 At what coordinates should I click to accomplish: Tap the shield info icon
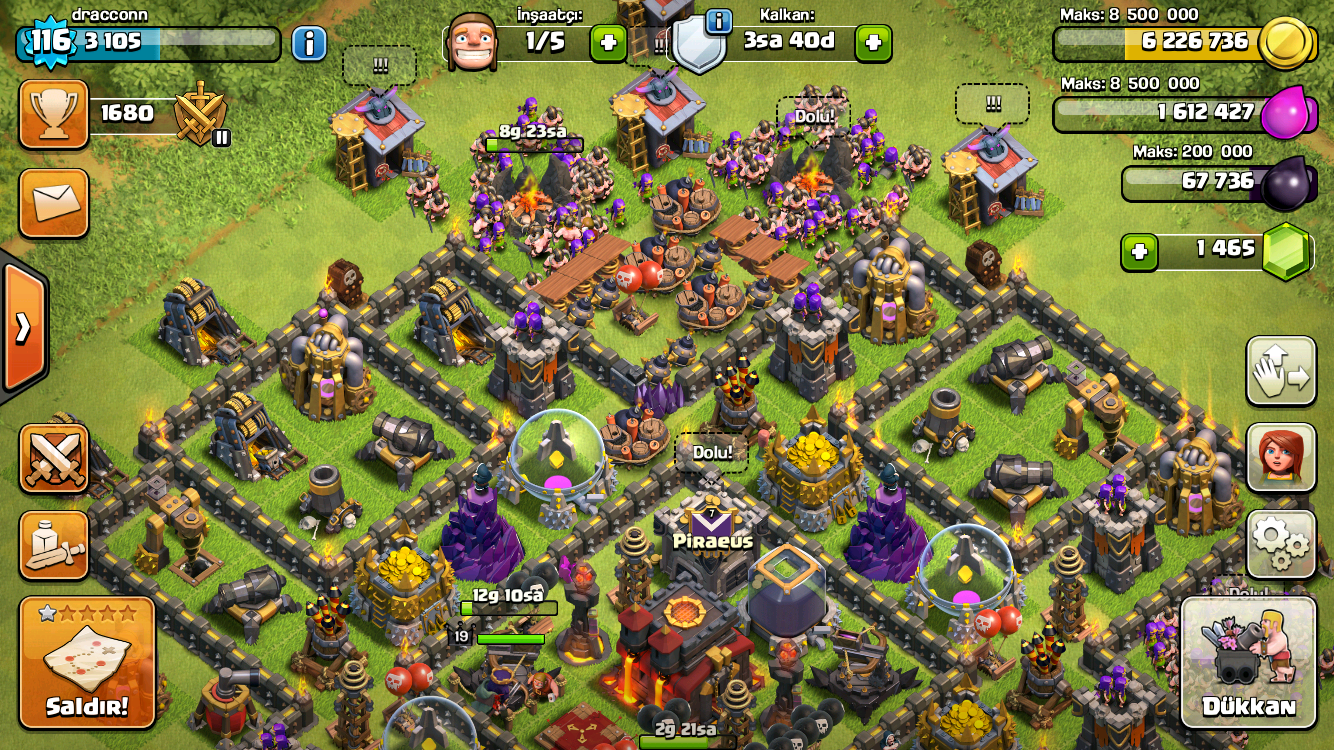[x=719, y=21]
